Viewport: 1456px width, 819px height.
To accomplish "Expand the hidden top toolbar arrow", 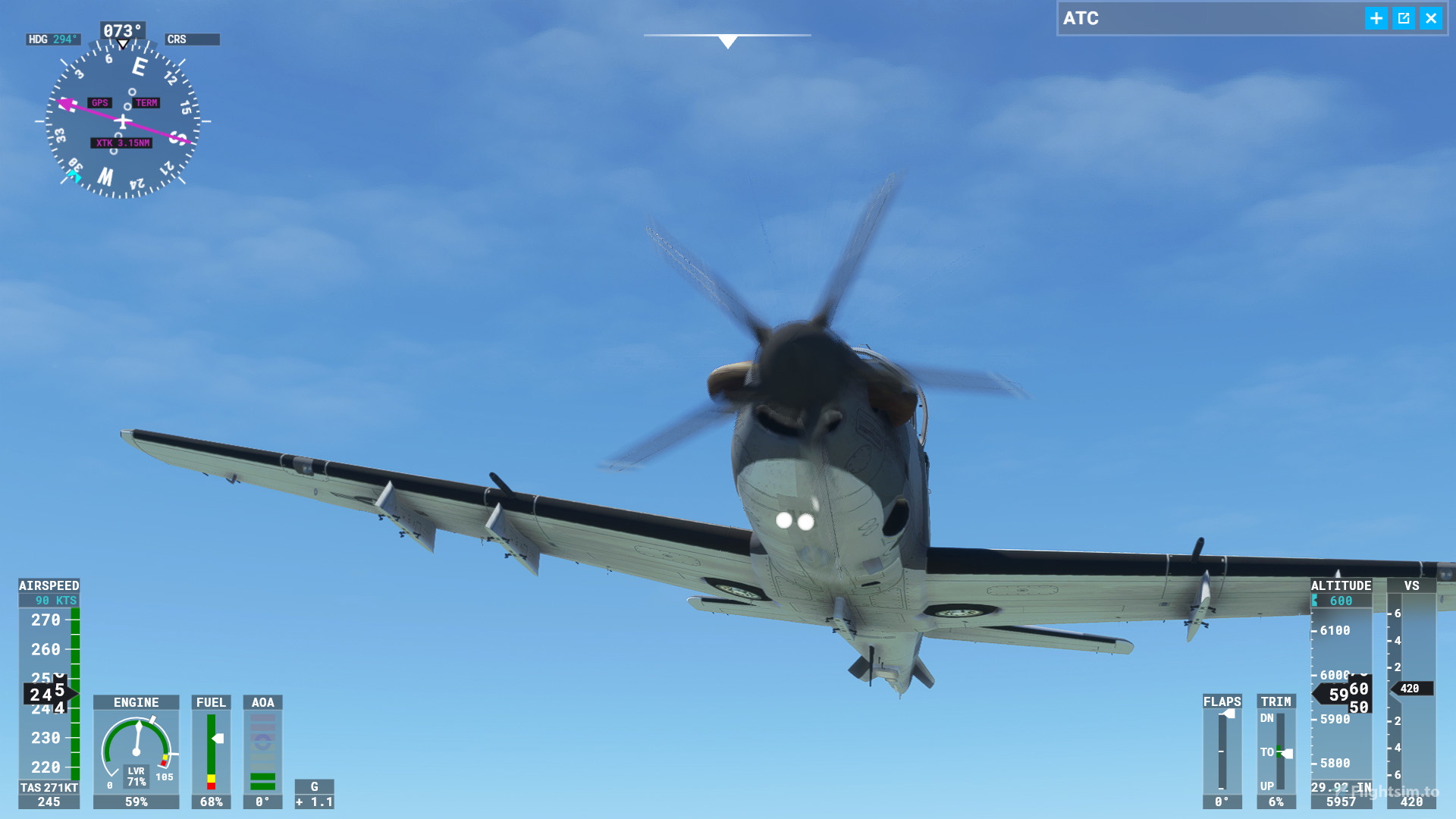I will [x=727, y=42].
